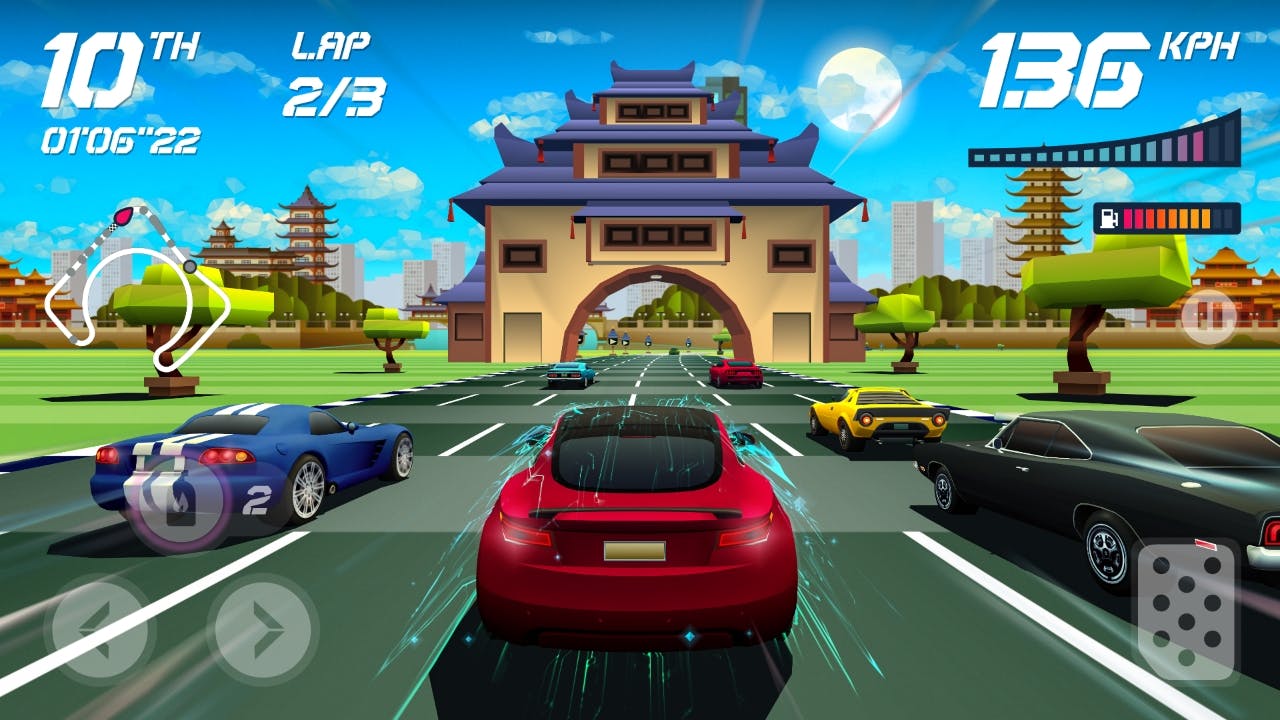Pause the race with the pause button

pos(1208,317)
